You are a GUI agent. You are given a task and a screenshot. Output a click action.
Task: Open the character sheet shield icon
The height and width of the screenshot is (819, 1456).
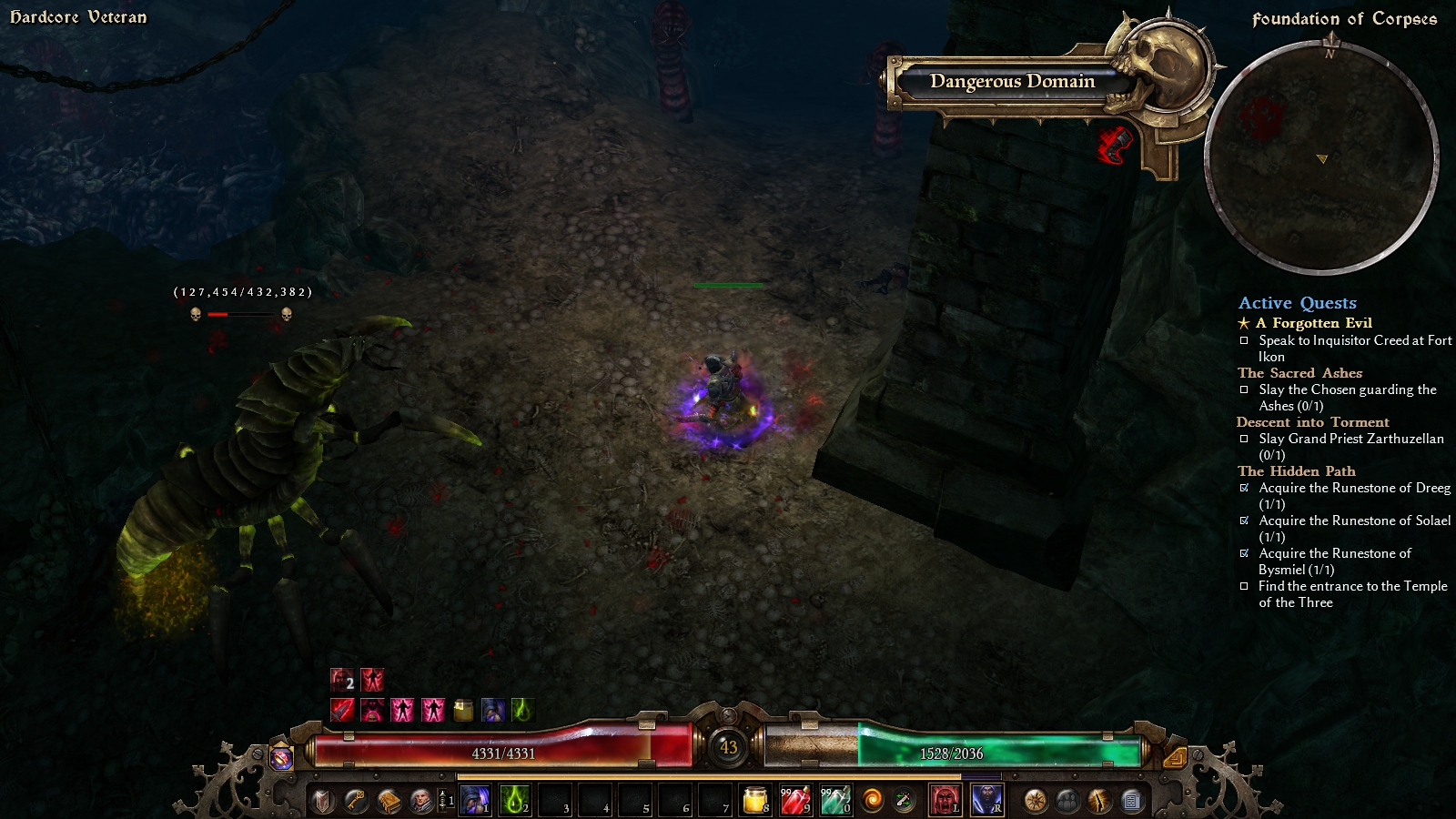tap(323, 801)
